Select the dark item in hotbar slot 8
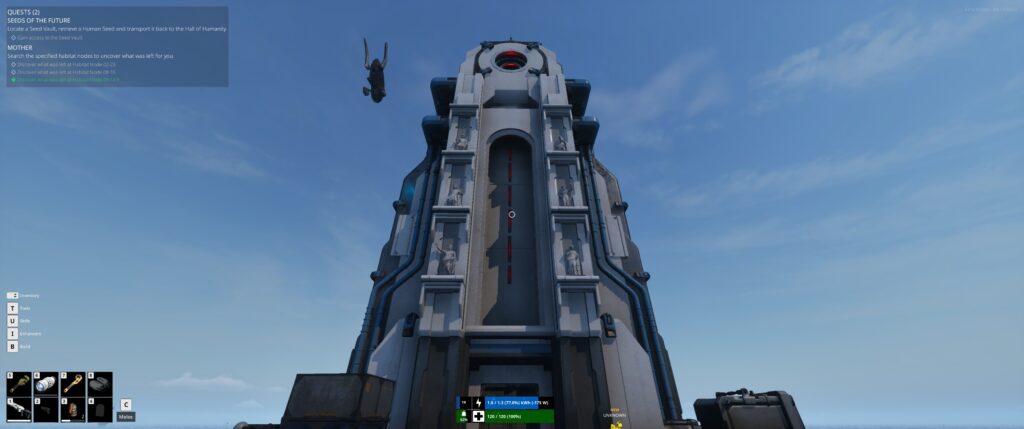This screenshot has height=429, width=1024. (99, 384)
